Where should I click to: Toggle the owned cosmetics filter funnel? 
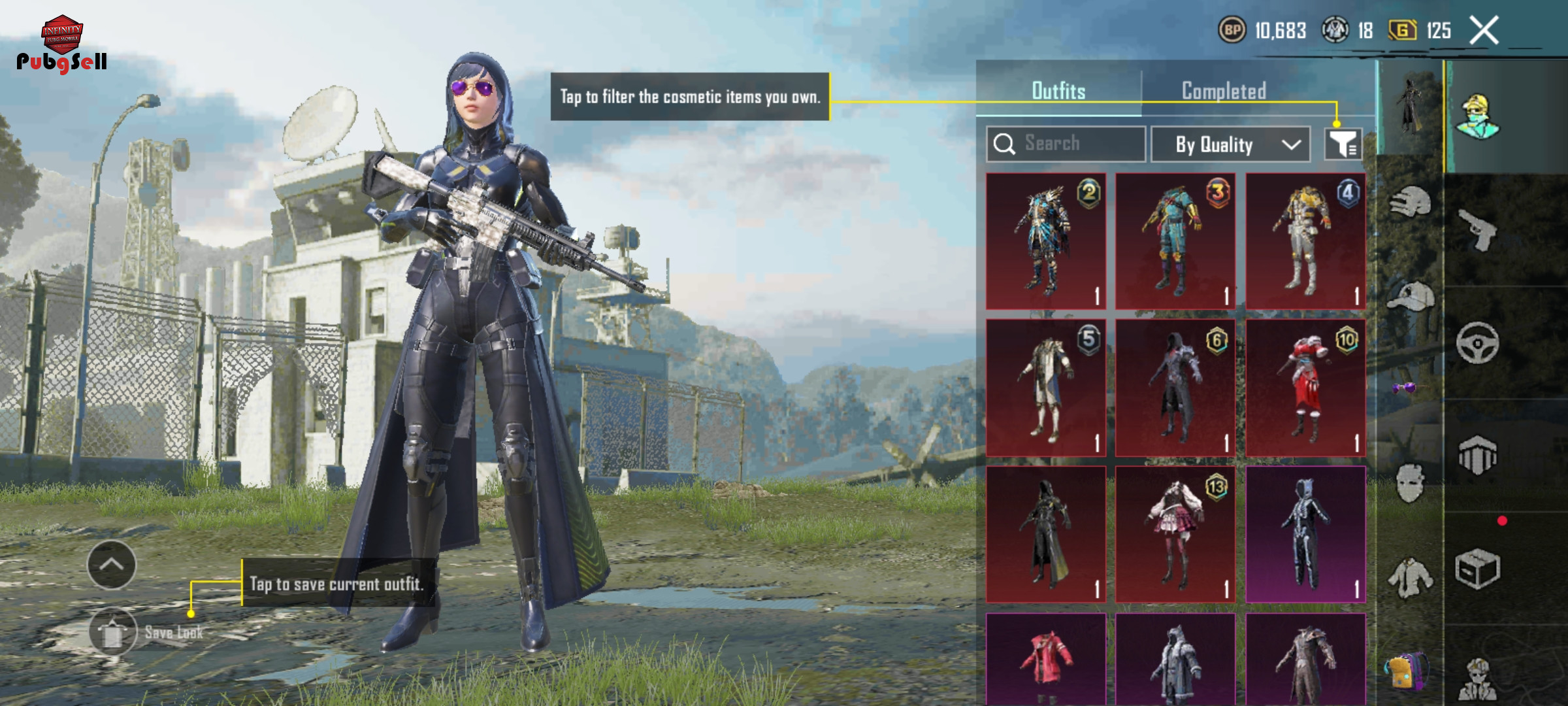[x=1343, y=144]
